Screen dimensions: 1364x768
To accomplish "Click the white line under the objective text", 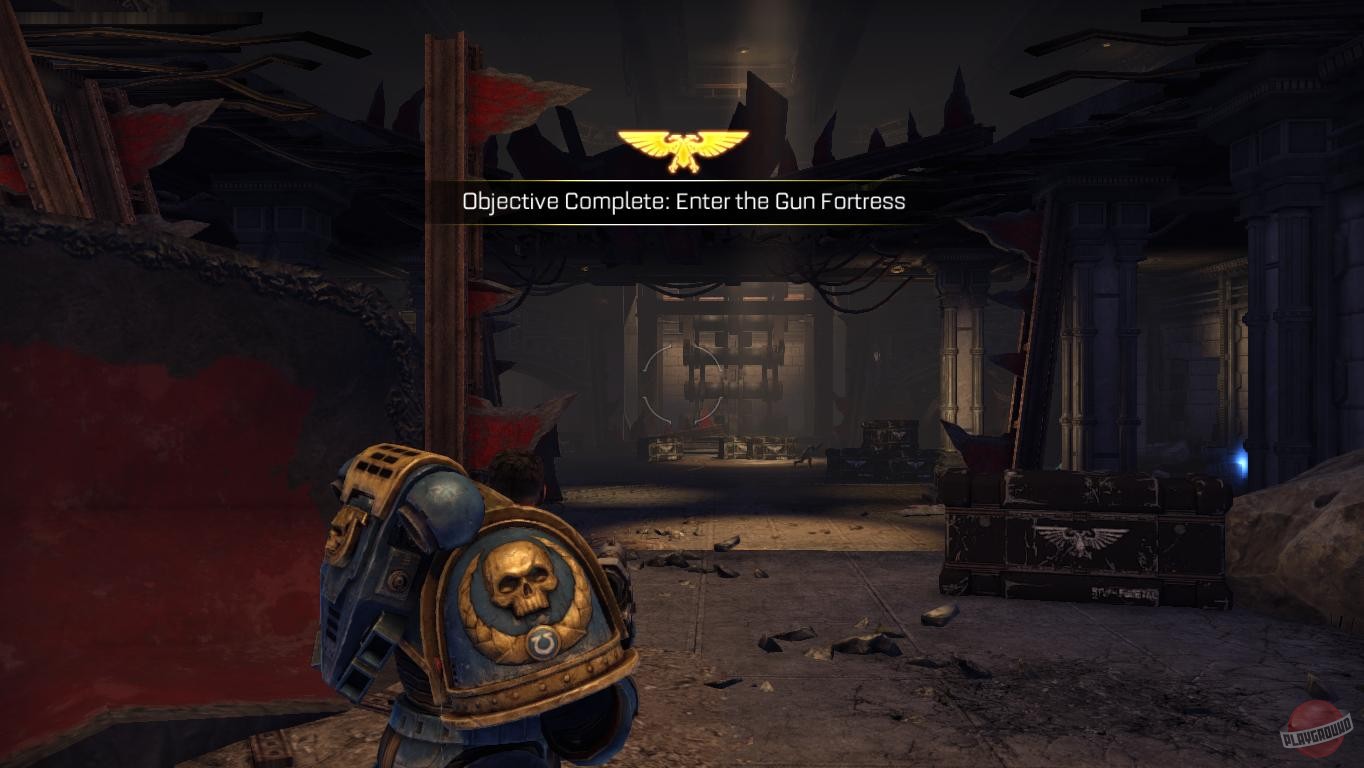I will tap(681, 222).
